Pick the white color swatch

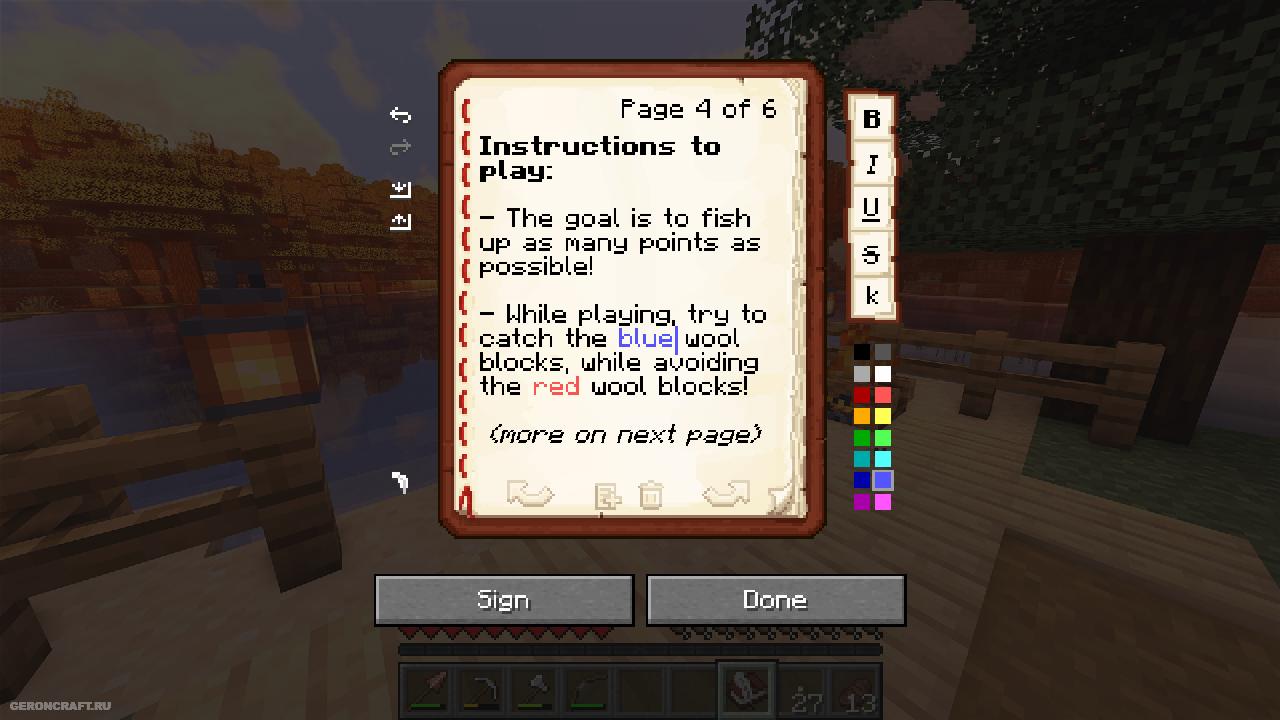coord(883,373)
